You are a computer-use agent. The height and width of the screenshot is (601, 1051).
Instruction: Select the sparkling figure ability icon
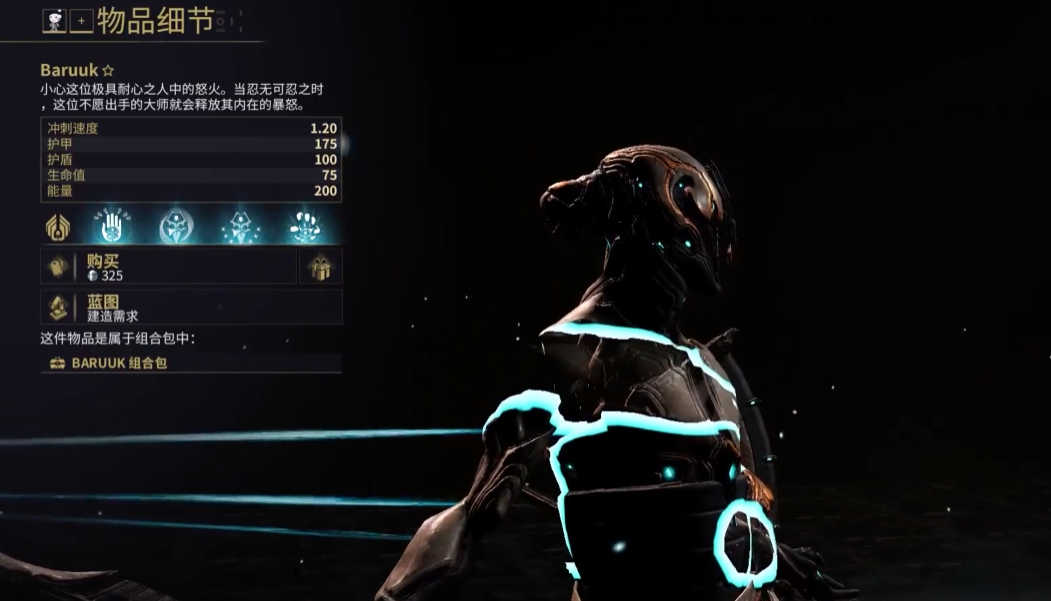pyautogui.click(x=241, y=227)
